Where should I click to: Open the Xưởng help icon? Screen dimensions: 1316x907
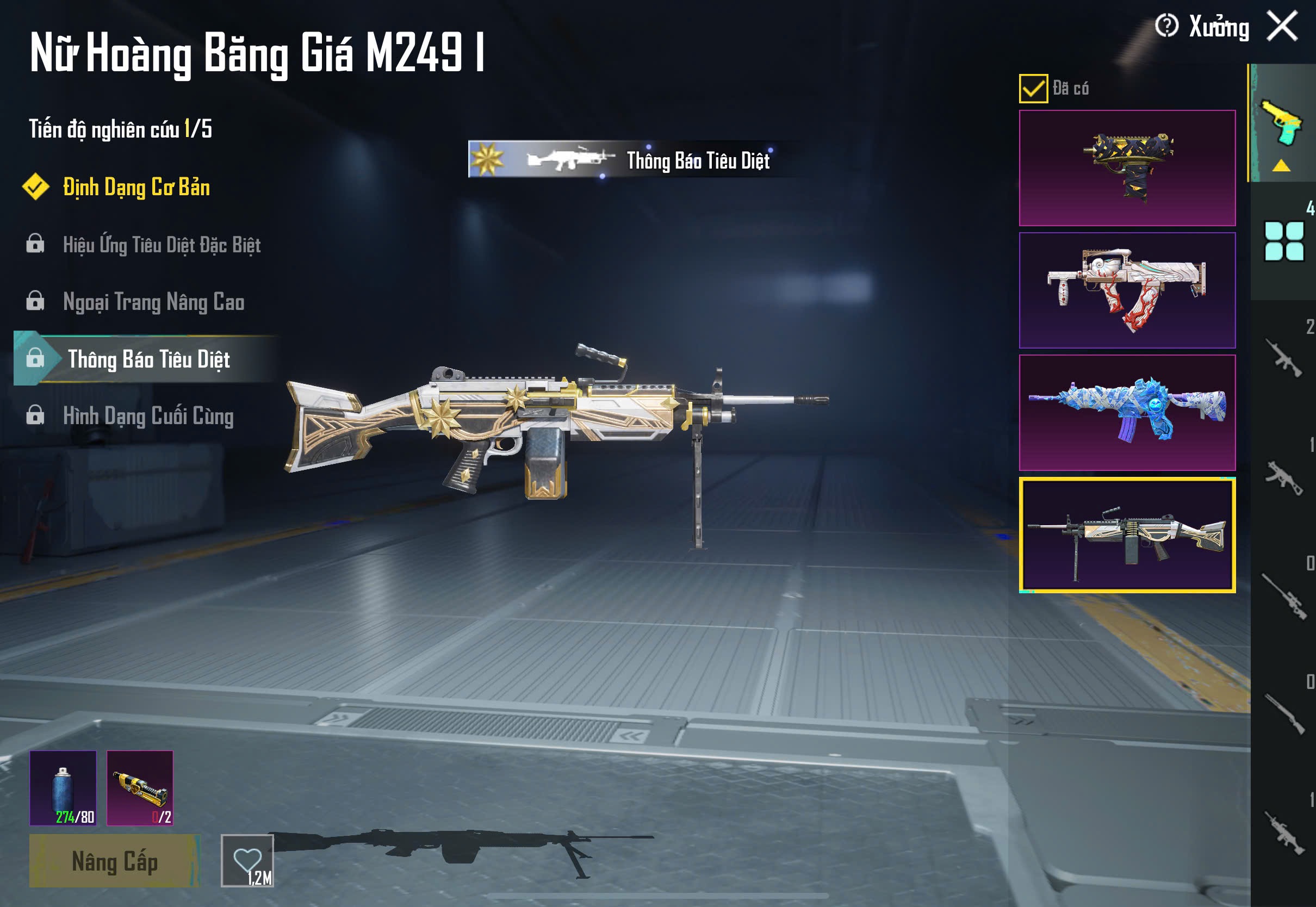(x=1166, y=26)
